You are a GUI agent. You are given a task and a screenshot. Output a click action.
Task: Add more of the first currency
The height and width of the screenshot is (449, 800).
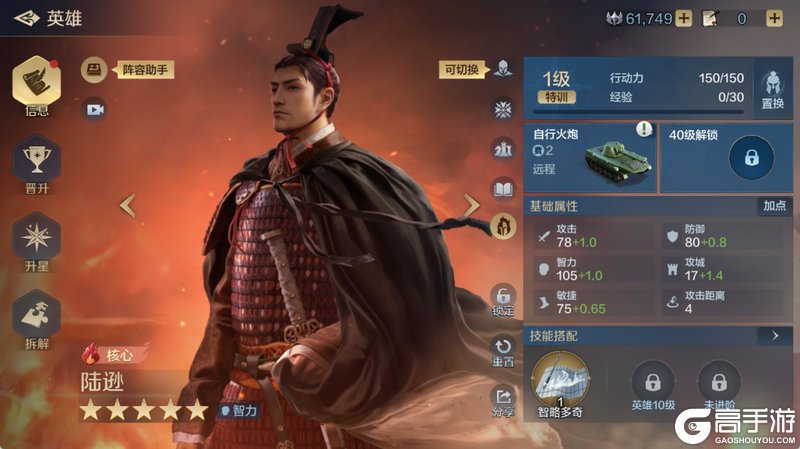tap(684, 18)
